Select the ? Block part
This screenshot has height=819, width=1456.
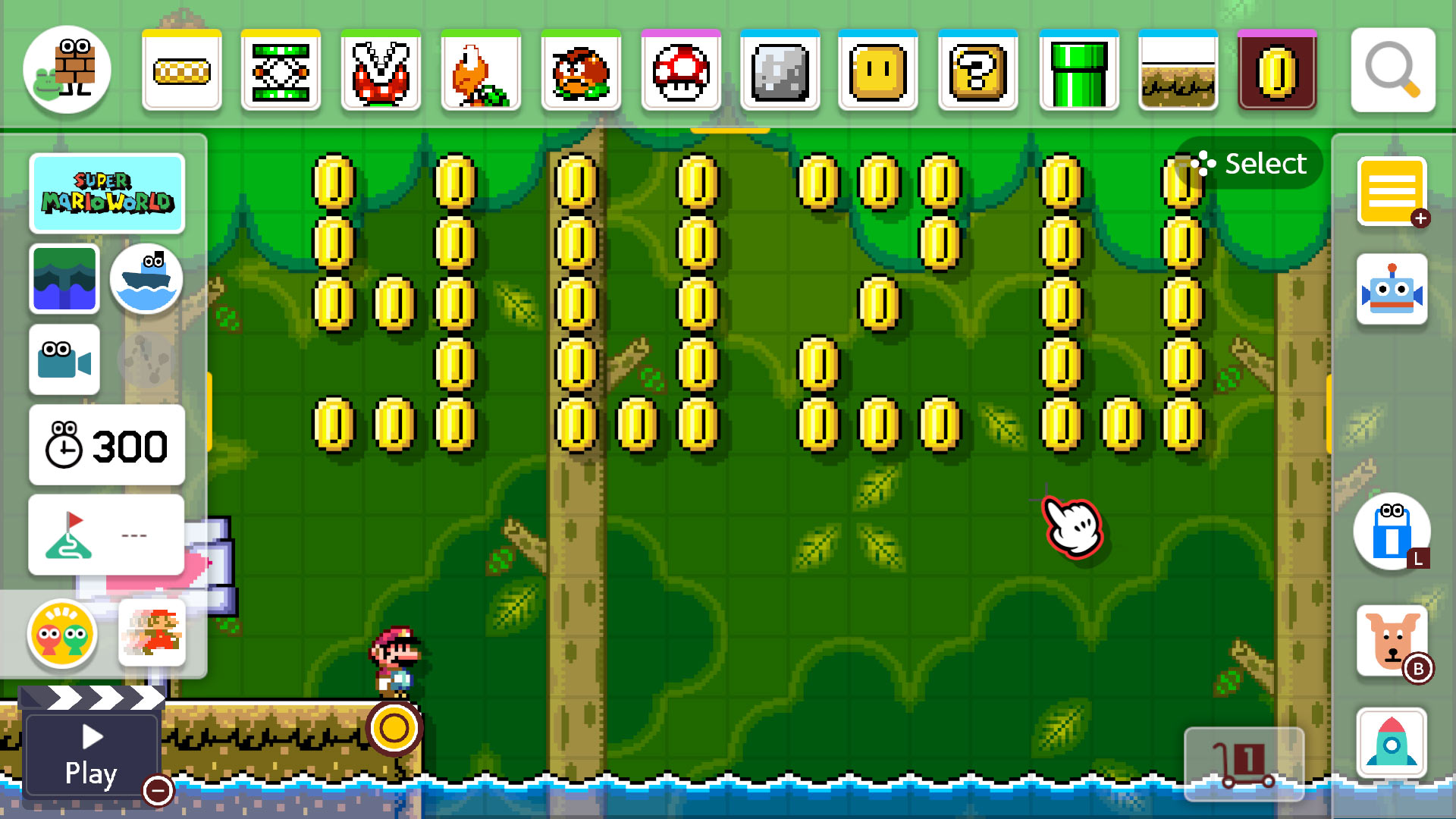pyautogui.click(x=977, y=71)
